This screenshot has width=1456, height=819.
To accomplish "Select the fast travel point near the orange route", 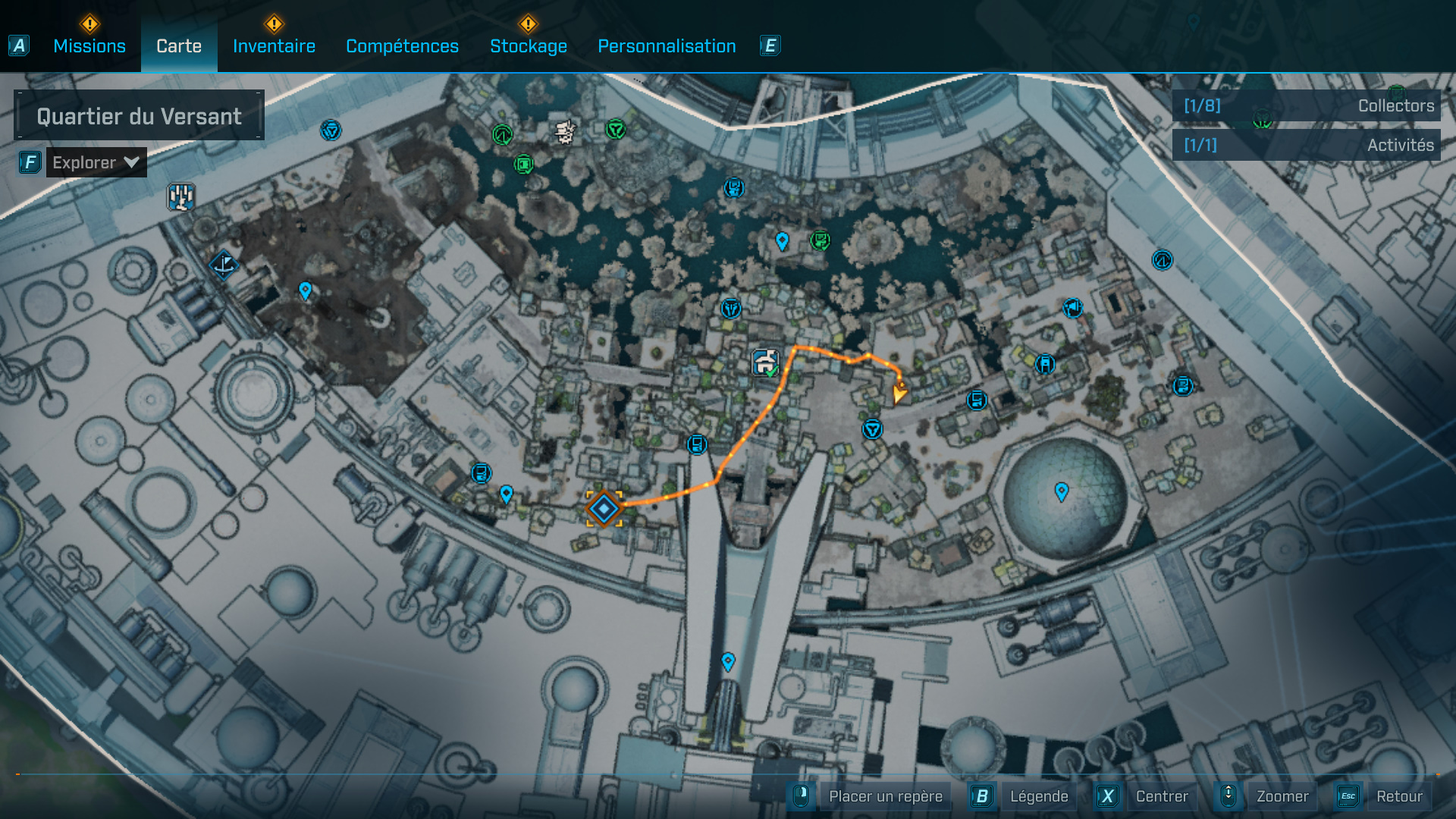I will coord(874,428).
